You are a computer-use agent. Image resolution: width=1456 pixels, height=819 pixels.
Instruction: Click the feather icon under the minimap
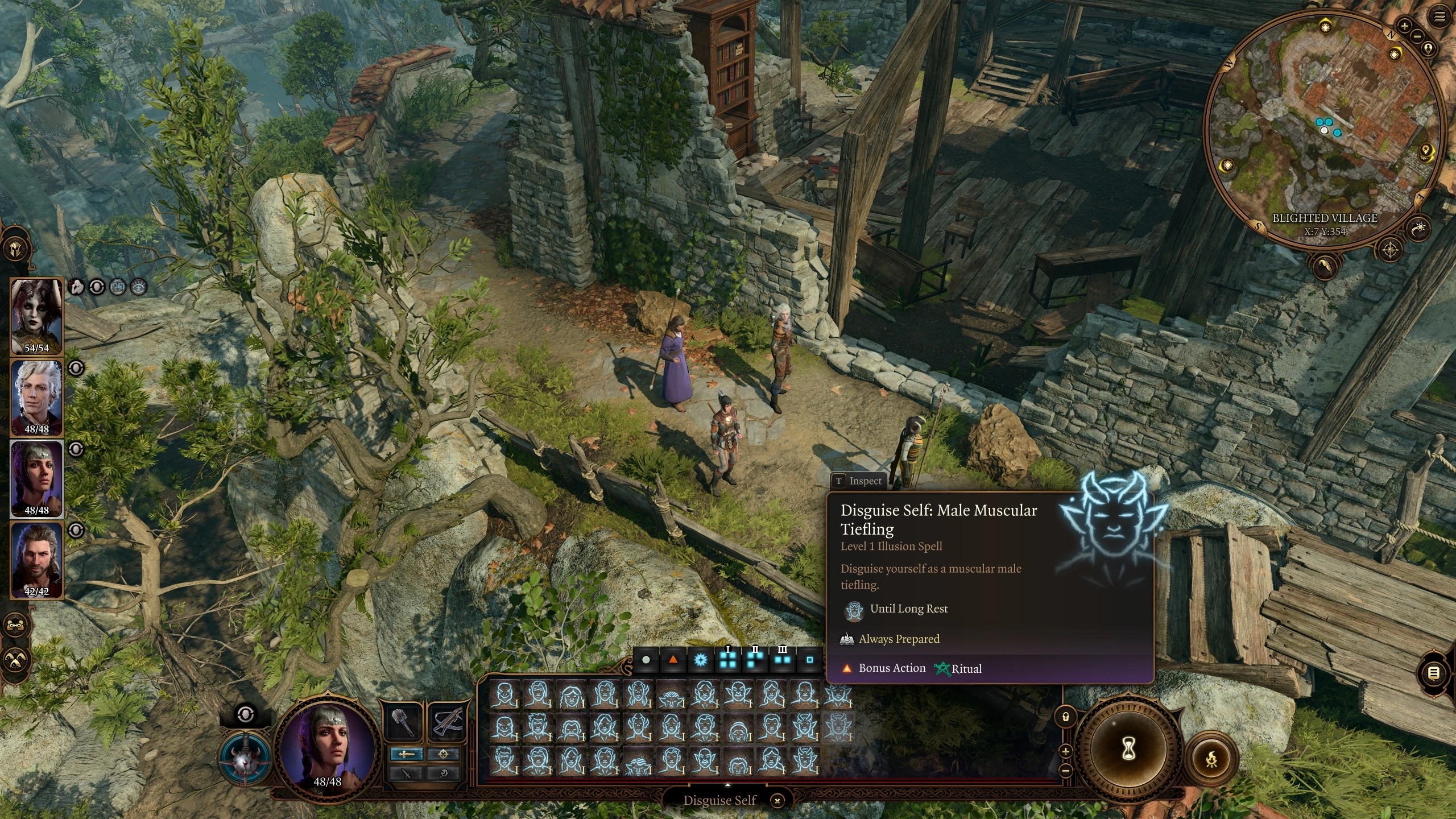click(1324, 266)
